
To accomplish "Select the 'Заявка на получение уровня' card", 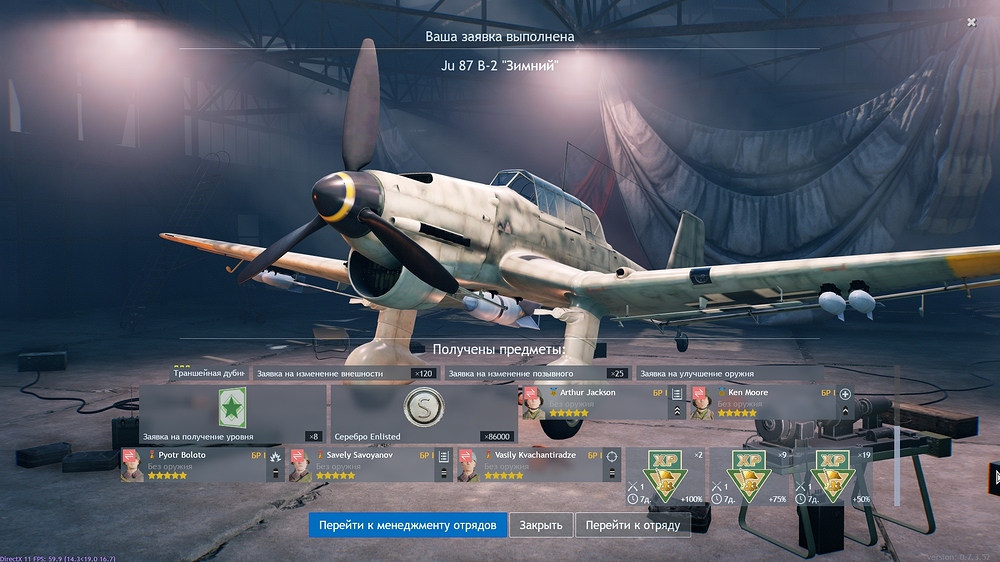I will (232, 413).
